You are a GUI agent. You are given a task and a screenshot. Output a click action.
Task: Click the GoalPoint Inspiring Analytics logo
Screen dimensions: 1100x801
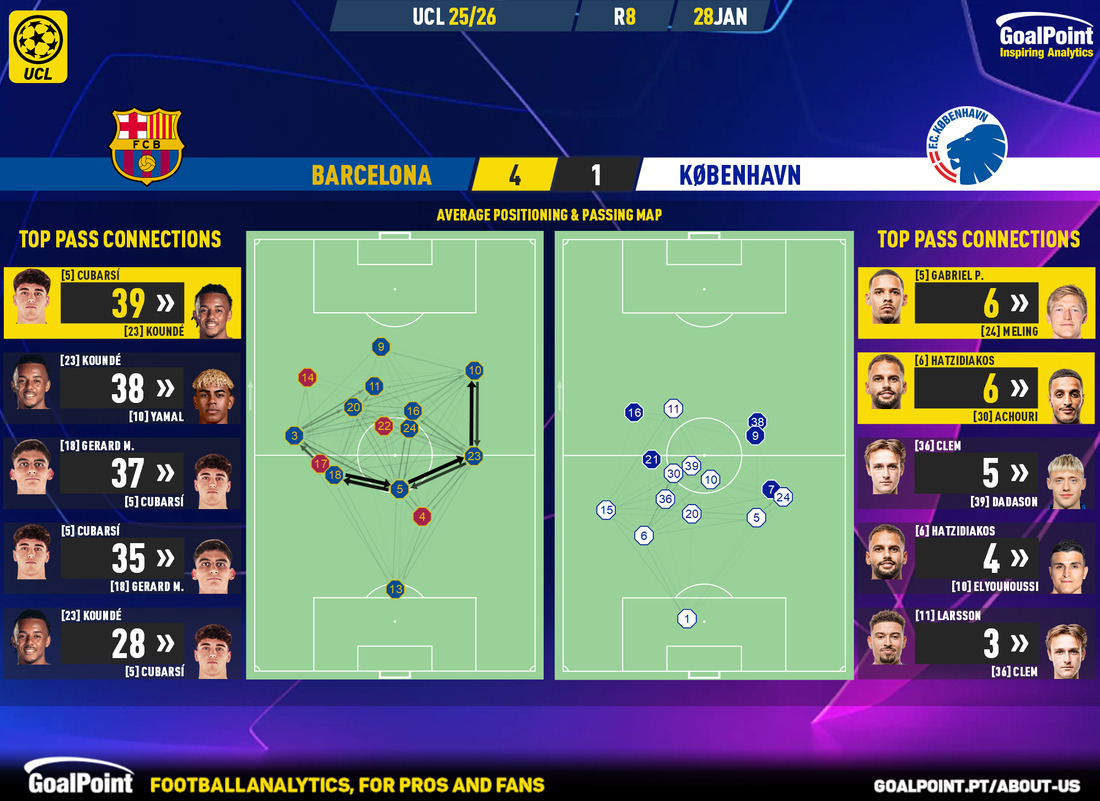(1045, 41)
